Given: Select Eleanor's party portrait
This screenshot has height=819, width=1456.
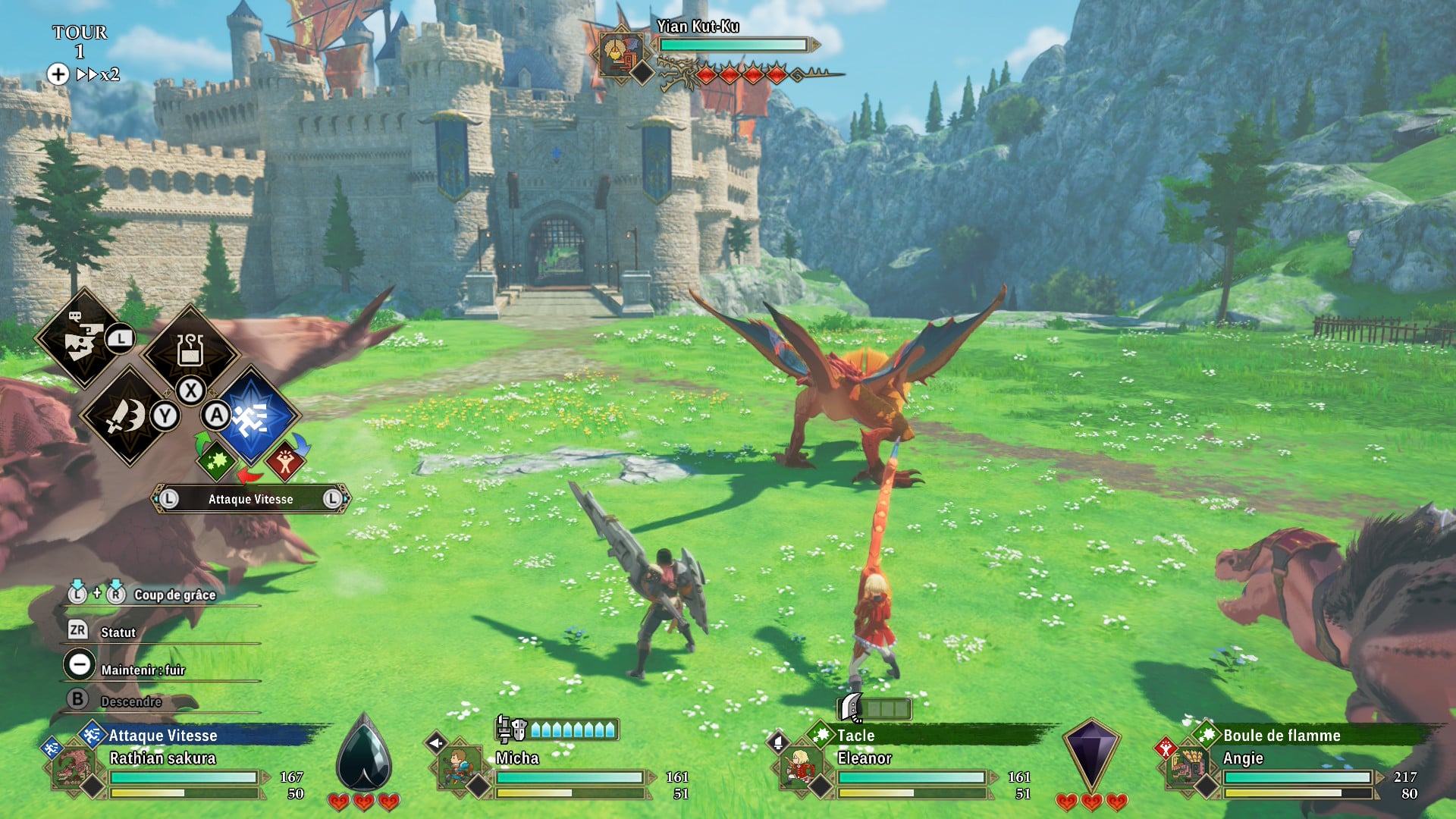Looking at the screenshot, I should tap(800, 767).
